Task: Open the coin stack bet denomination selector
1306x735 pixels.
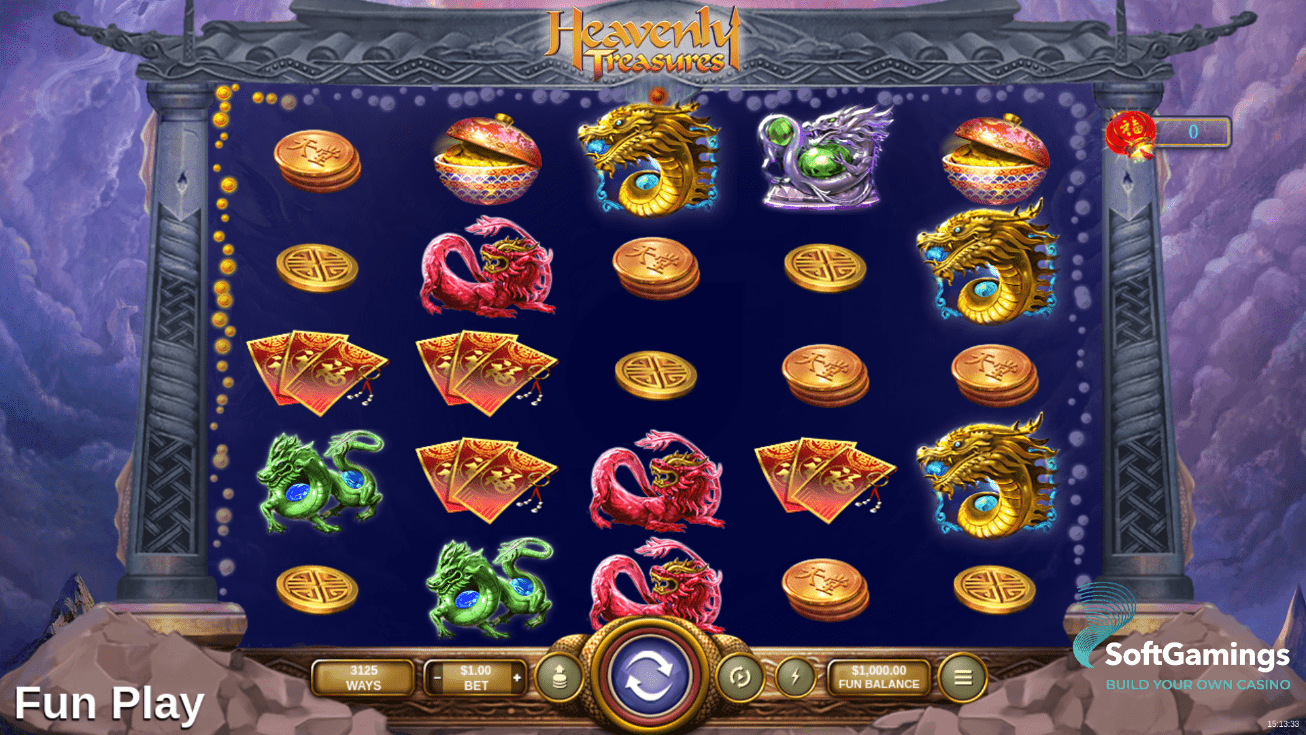Action: click(x=559, y=677)
